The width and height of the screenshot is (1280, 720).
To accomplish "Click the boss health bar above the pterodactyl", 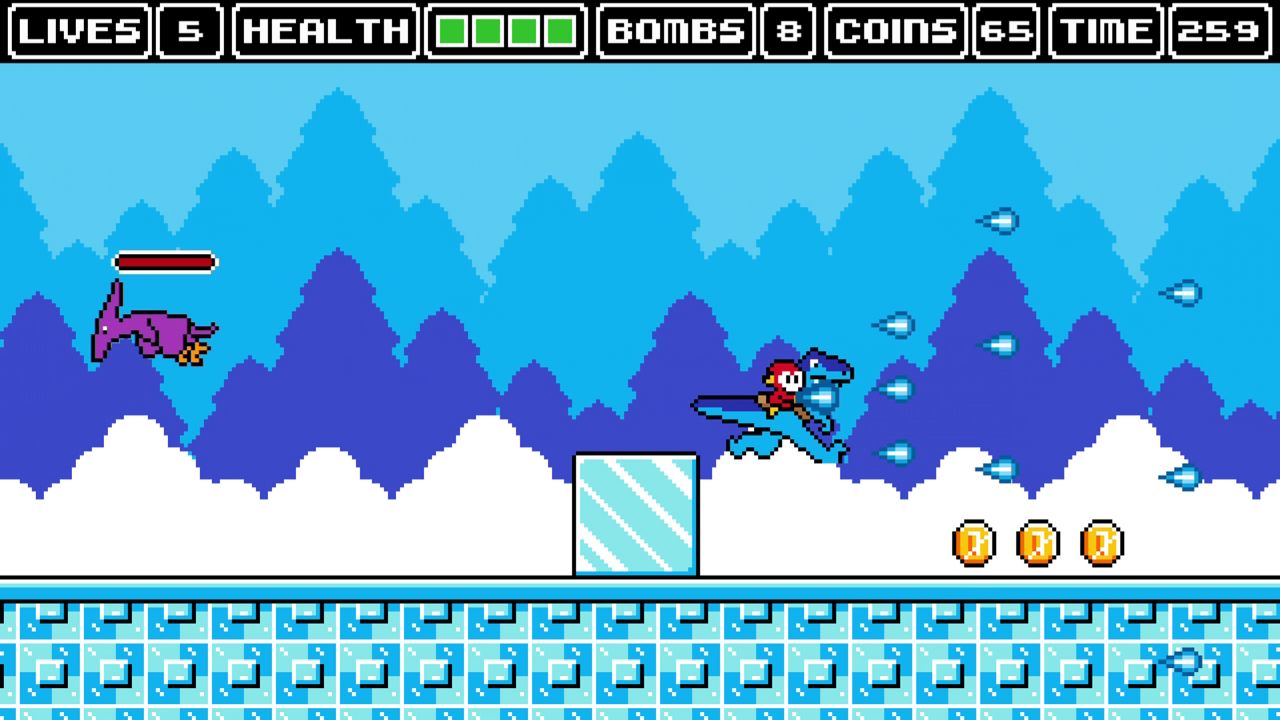I will (167, 261).
